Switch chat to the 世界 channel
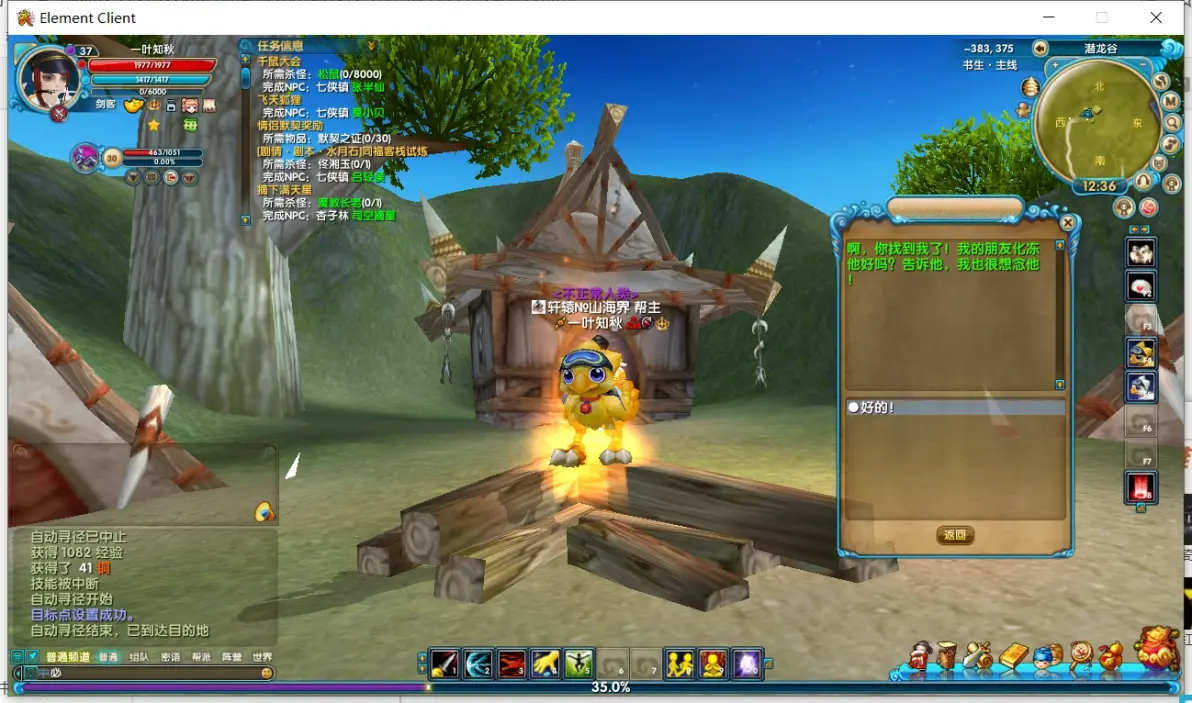 [262, 657]
